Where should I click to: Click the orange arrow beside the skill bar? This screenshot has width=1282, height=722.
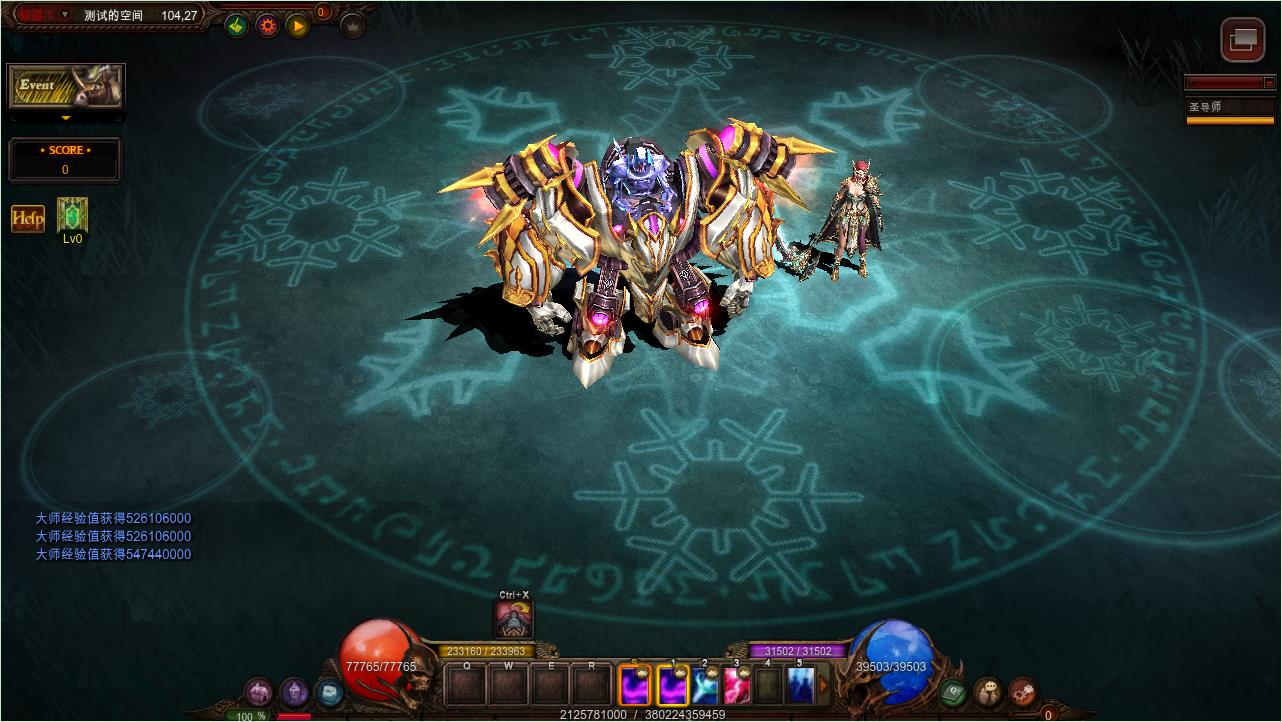pos(824,685)
